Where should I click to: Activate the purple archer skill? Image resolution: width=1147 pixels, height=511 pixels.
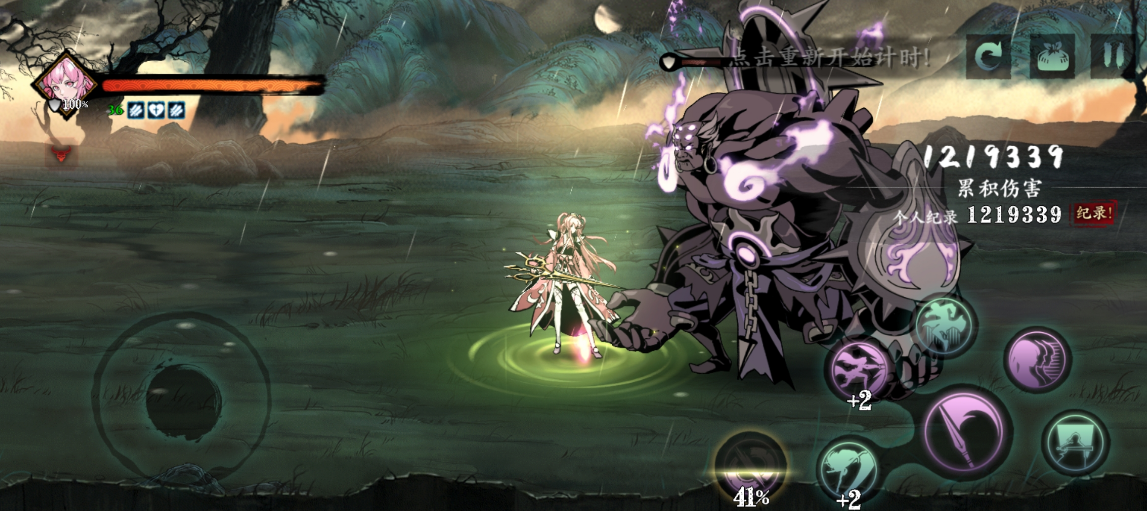[x=857, y=367]
